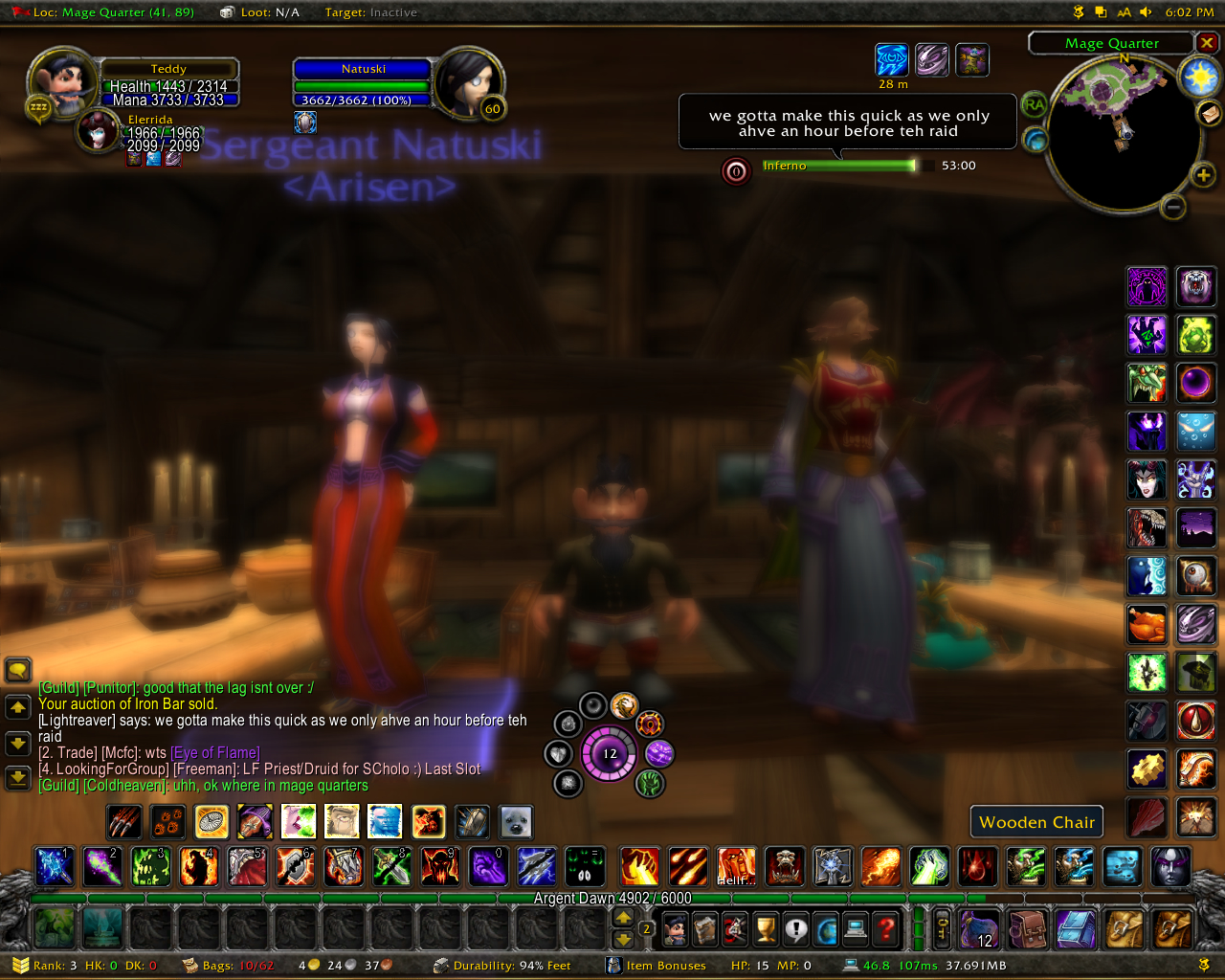Use the action in hotbar slot 1
Image resolution: width=1225 pixels, height=980 pixels.
tap(55, 866)
